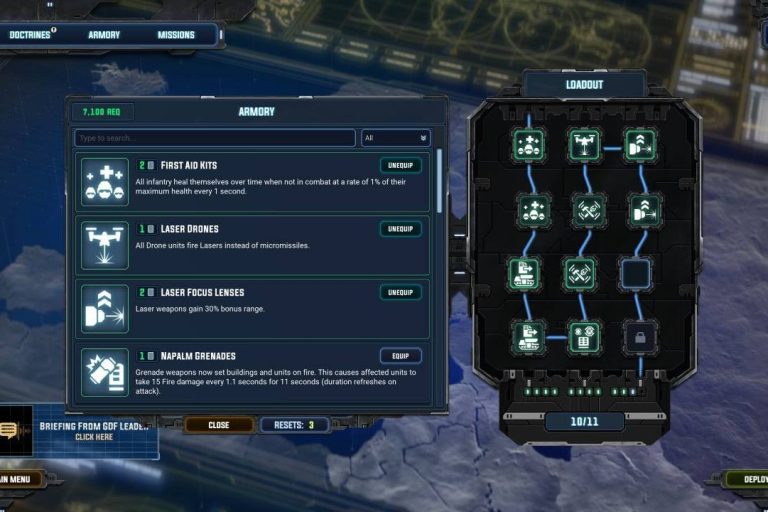Click the Resets button
Image resolution: width=768 pixels, height=512 pixels.
click(295, 425)
